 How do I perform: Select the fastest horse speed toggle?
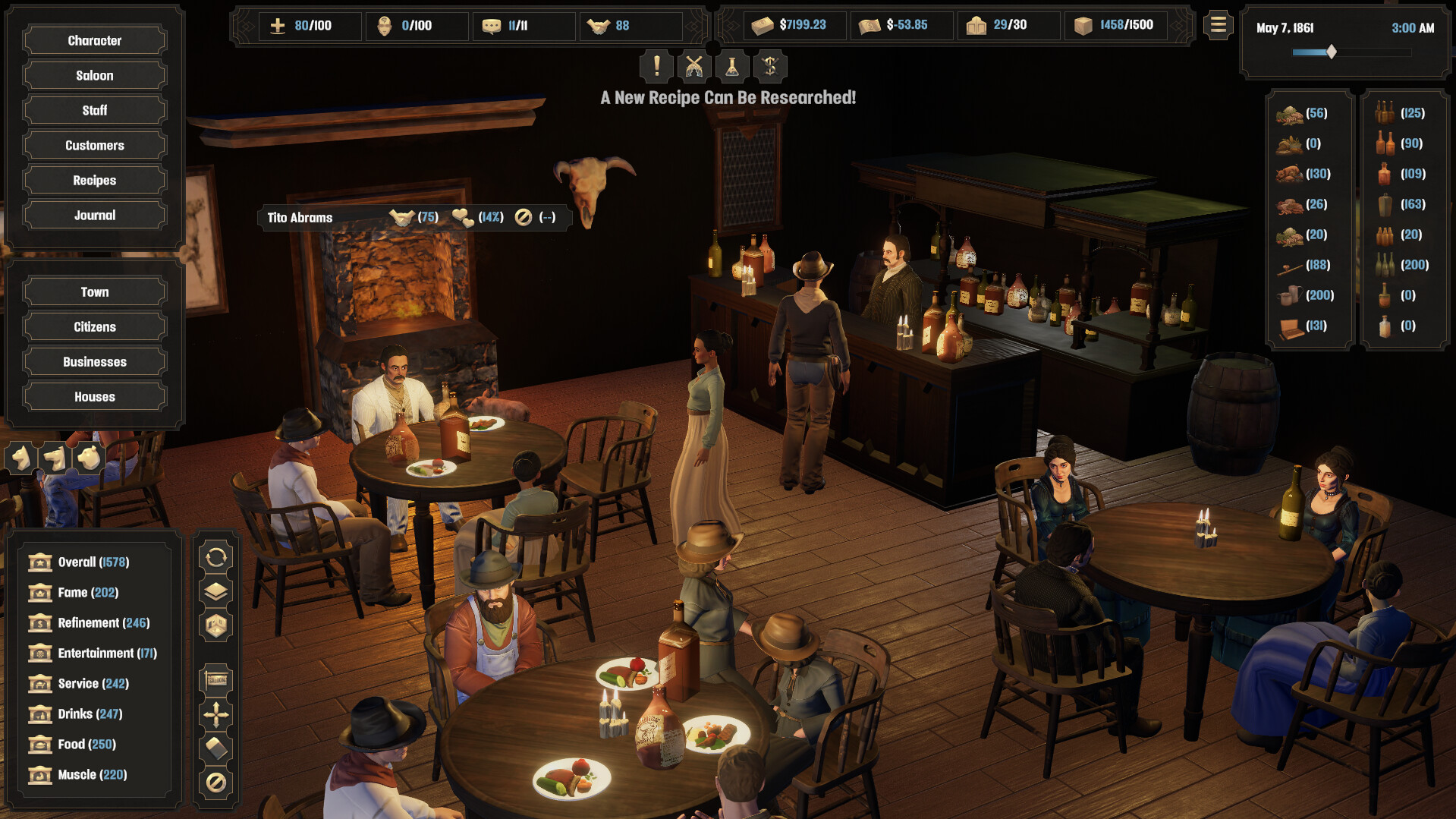pos(89,458)
